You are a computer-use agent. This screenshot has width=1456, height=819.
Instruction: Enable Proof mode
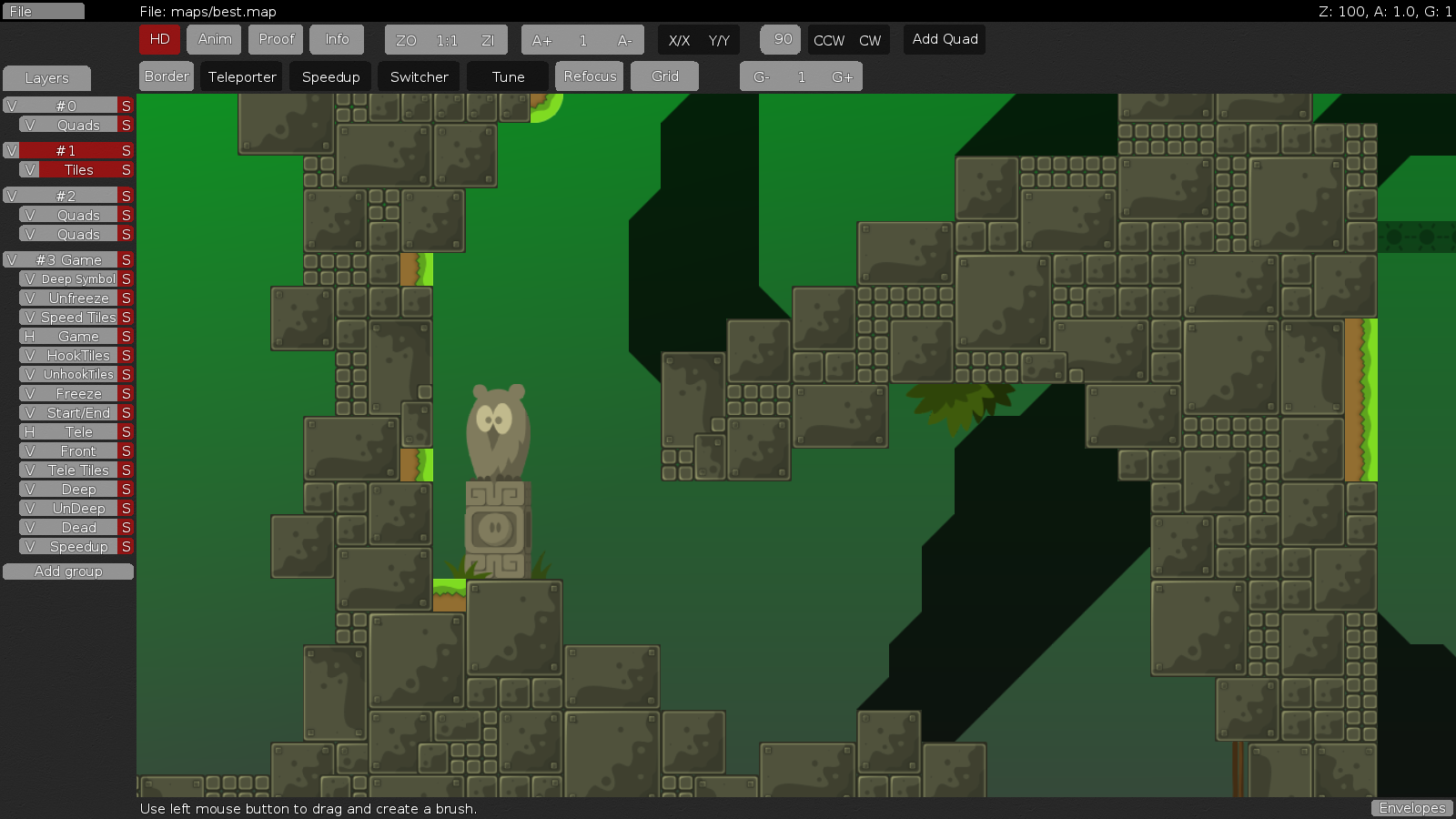point(277,39)
